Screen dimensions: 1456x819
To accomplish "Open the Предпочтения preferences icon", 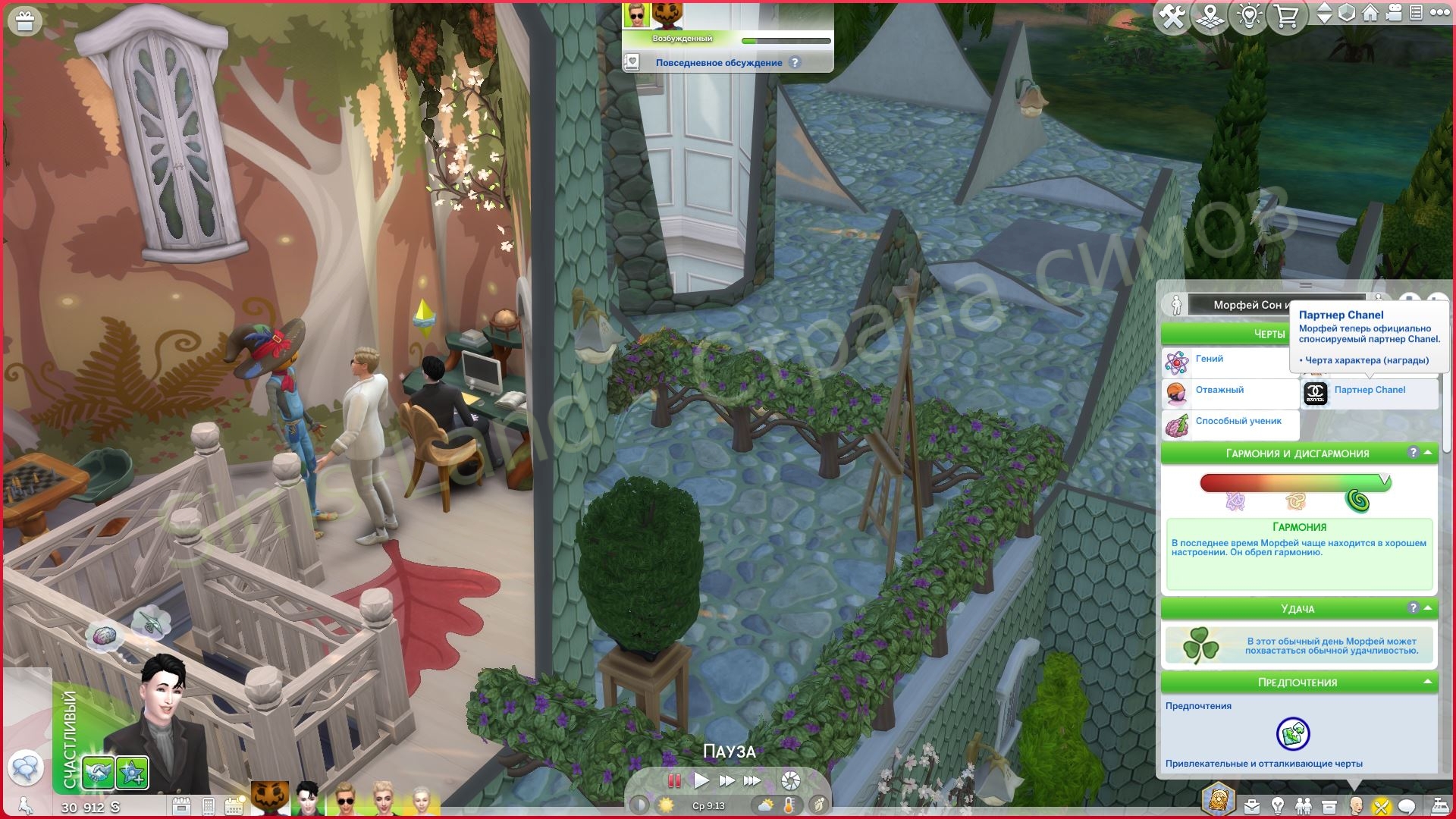I will coord(1293,733).
